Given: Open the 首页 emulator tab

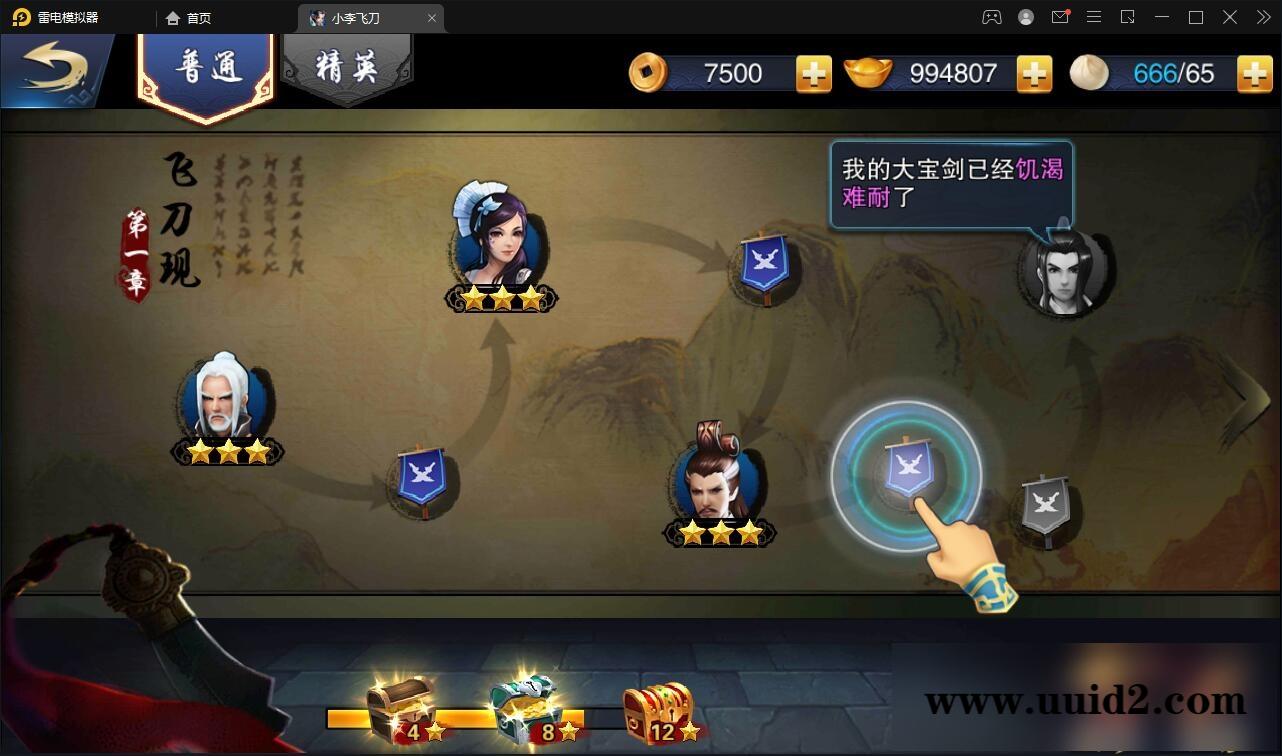Looking at the screenshot, I should (190, 17).
